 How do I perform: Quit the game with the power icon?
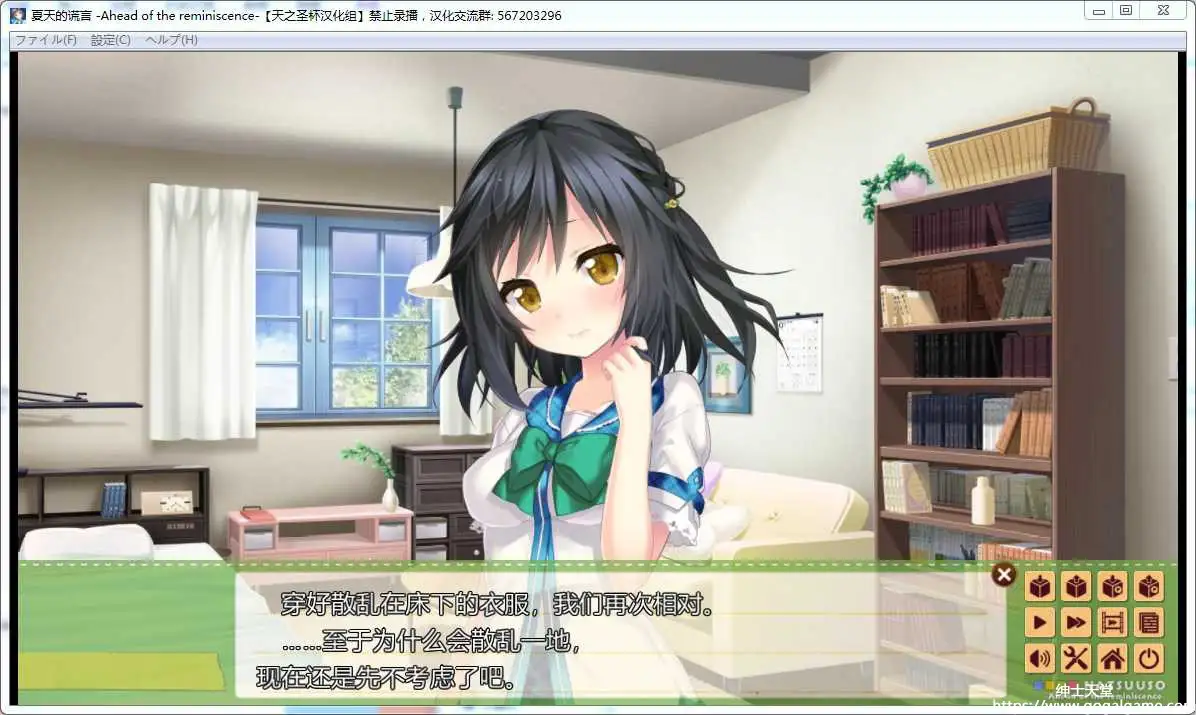[1149, 658]
